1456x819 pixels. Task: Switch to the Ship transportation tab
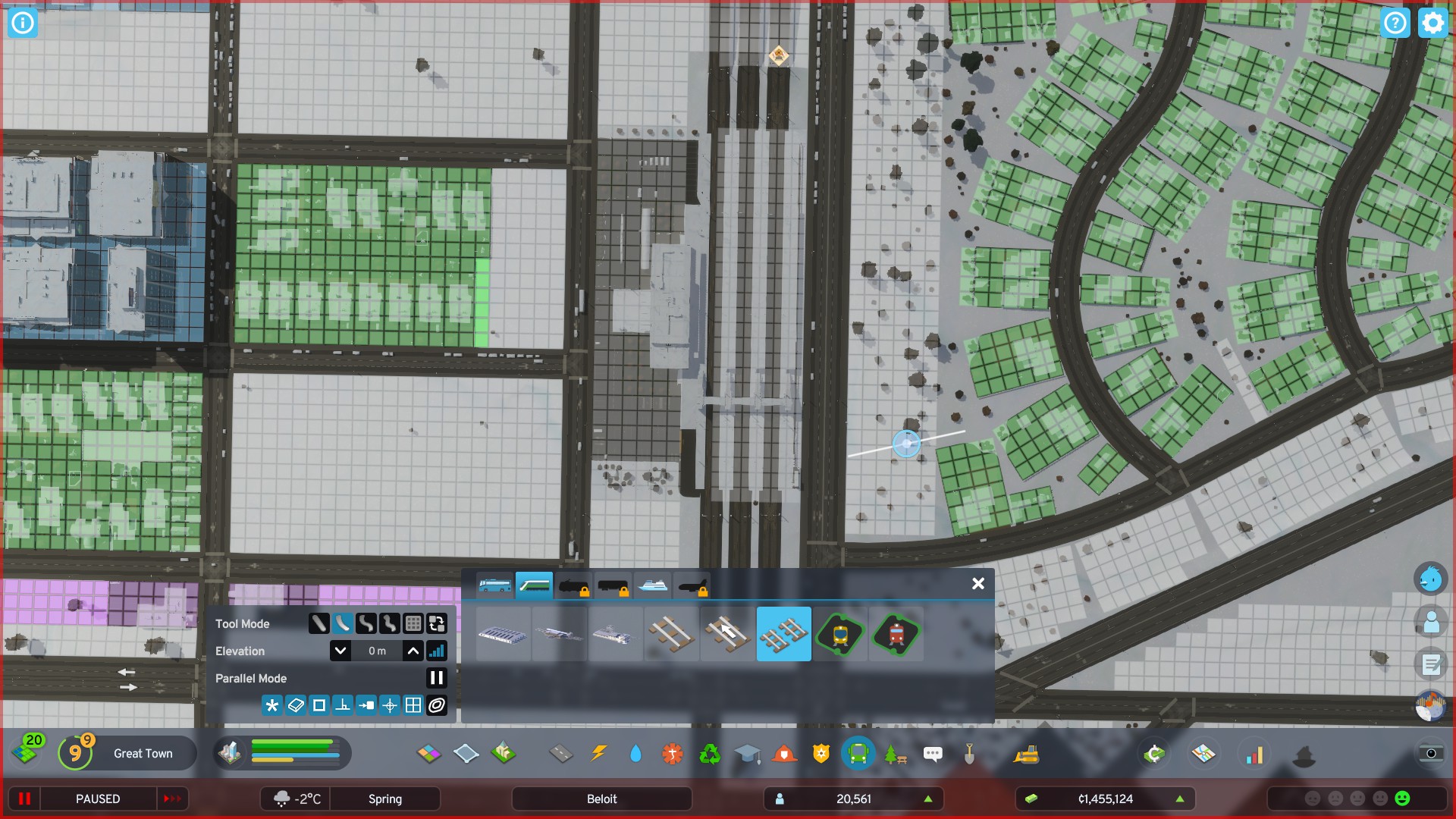tap(654, 585)
